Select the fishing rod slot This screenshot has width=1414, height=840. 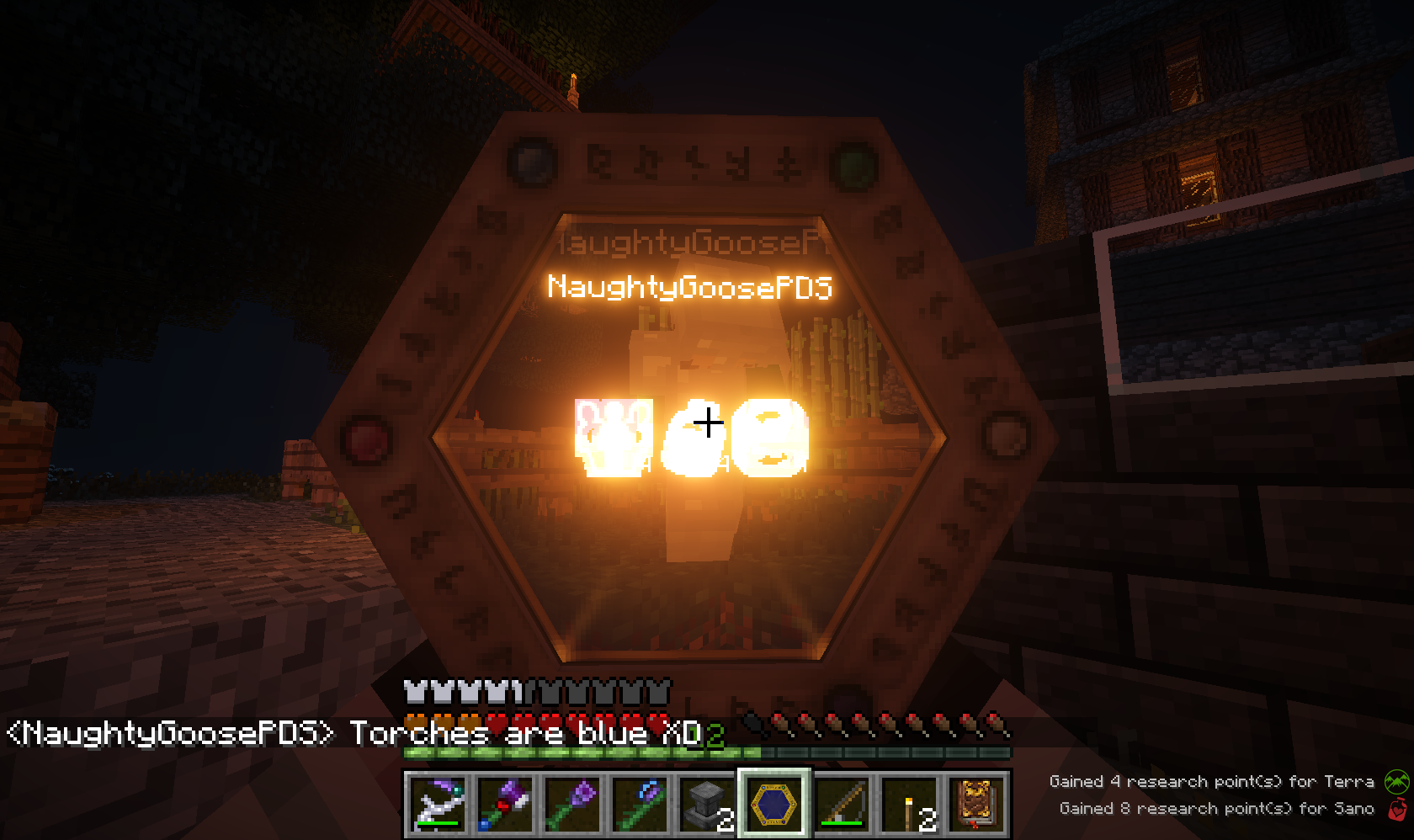842,804
